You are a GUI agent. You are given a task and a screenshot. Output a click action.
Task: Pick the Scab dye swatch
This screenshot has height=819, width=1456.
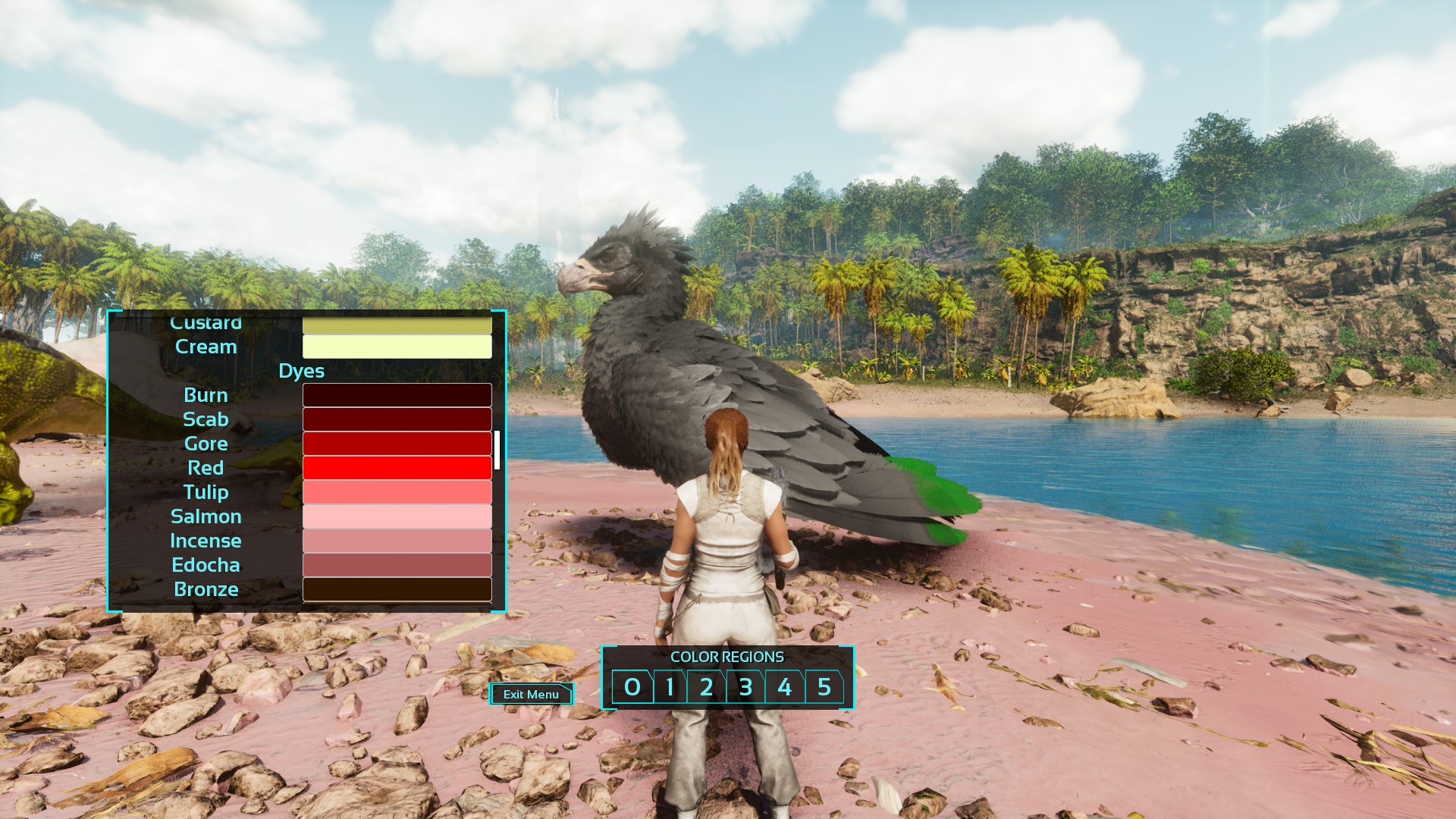[397, 419]
